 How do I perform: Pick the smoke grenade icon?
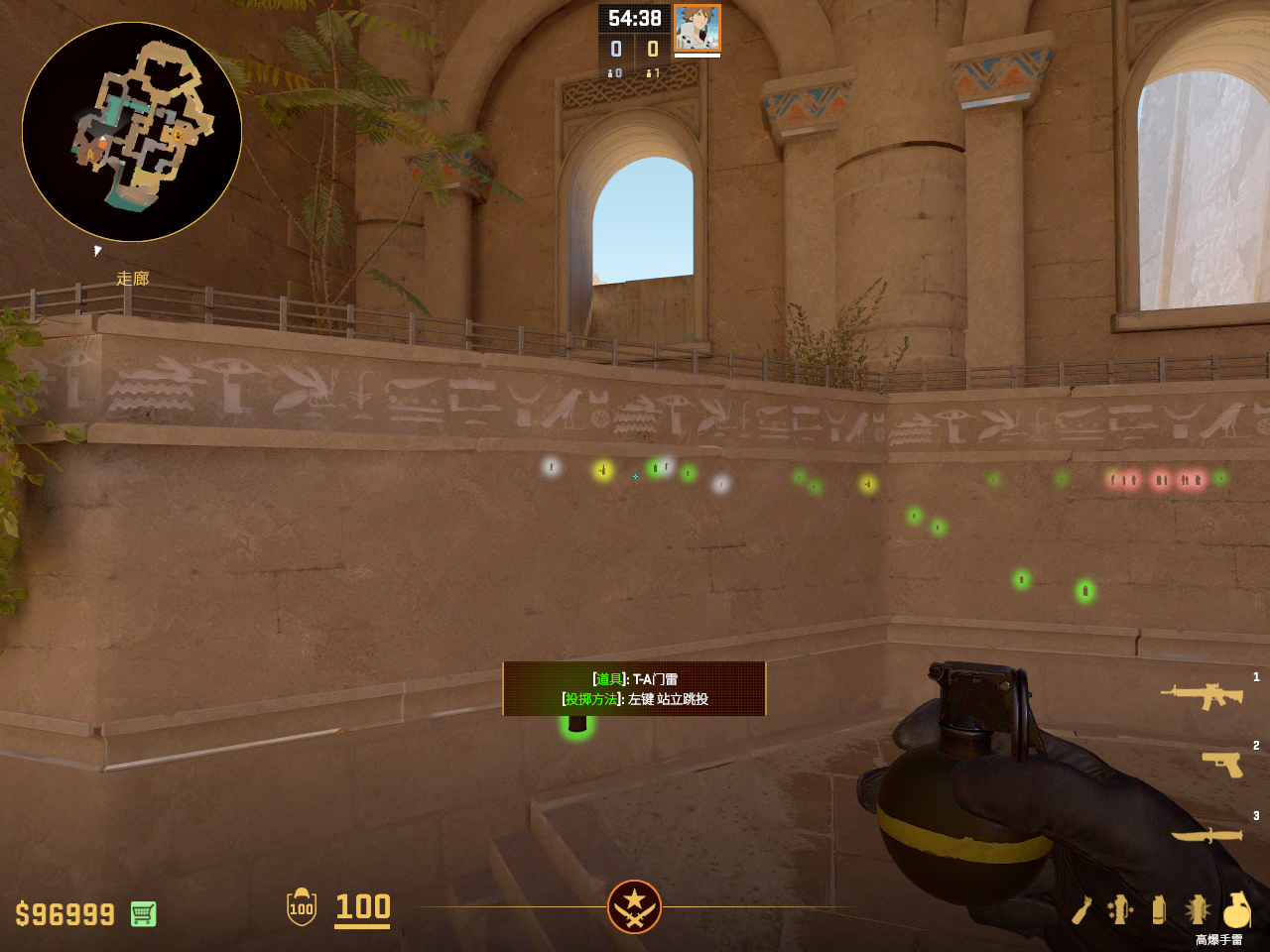click(x=1159, y=909)
